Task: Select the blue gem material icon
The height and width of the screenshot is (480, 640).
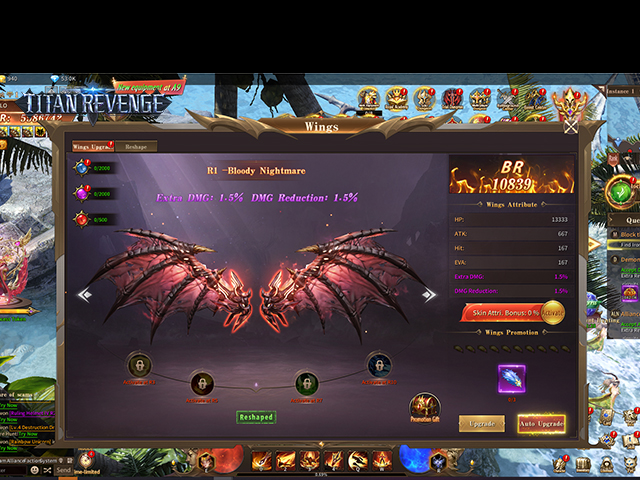Action: (x=81, y=167)
